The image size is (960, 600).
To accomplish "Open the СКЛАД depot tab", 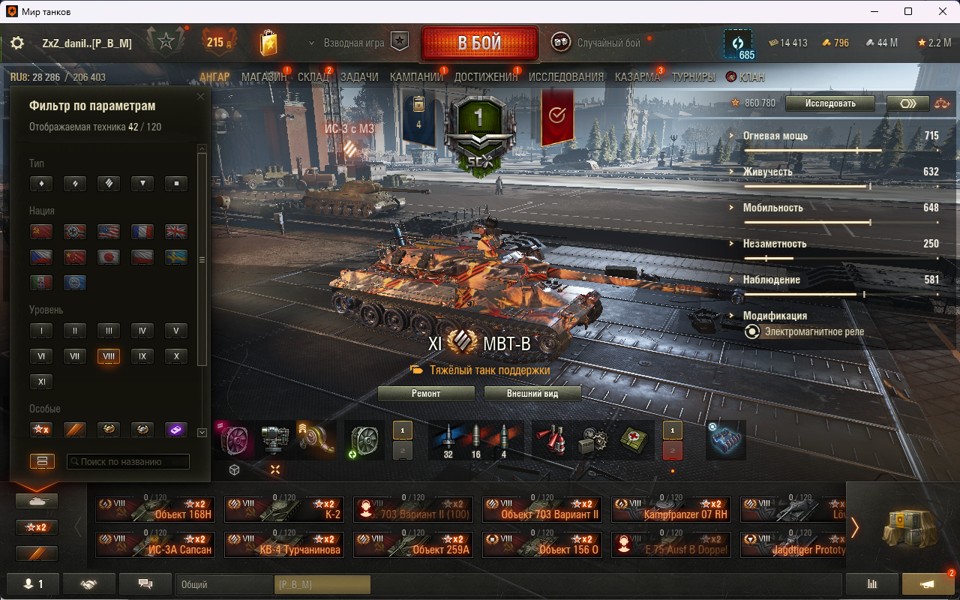I will [x=313, y=77].
